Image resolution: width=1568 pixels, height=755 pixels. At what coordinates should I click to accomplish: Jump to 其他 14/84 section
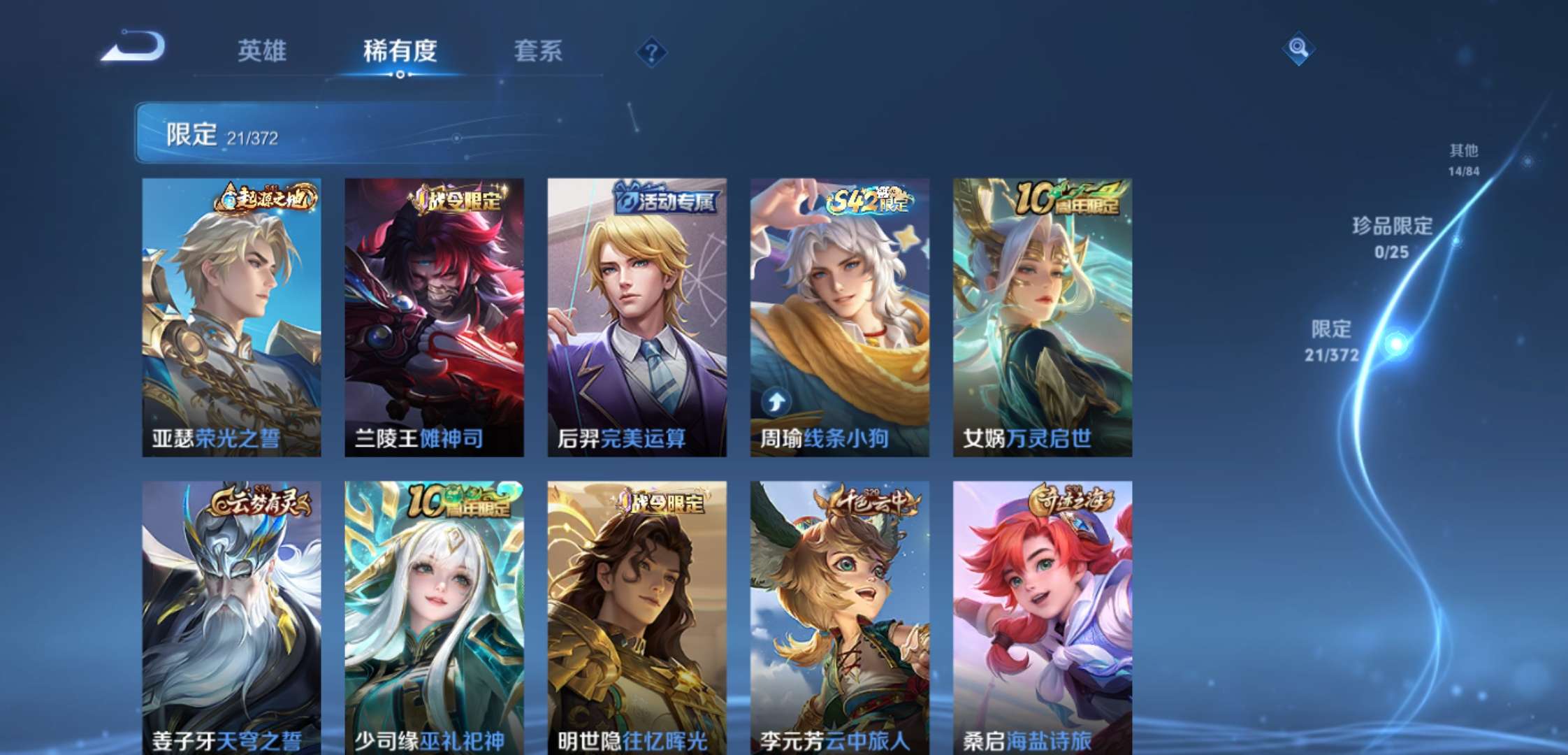click(1465, 158)
